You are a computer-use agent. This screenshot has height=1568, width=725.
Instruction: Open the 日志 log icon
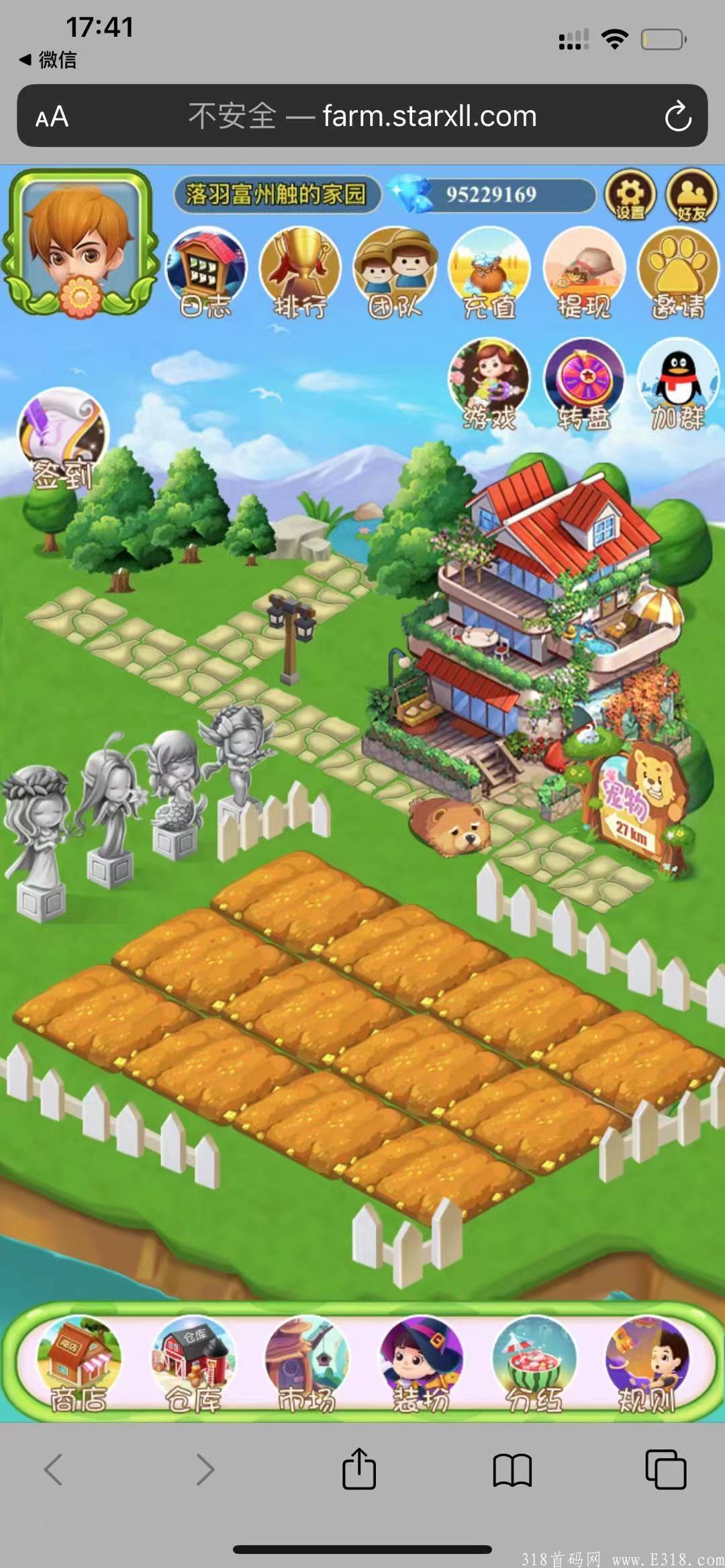tap(206, 272)
